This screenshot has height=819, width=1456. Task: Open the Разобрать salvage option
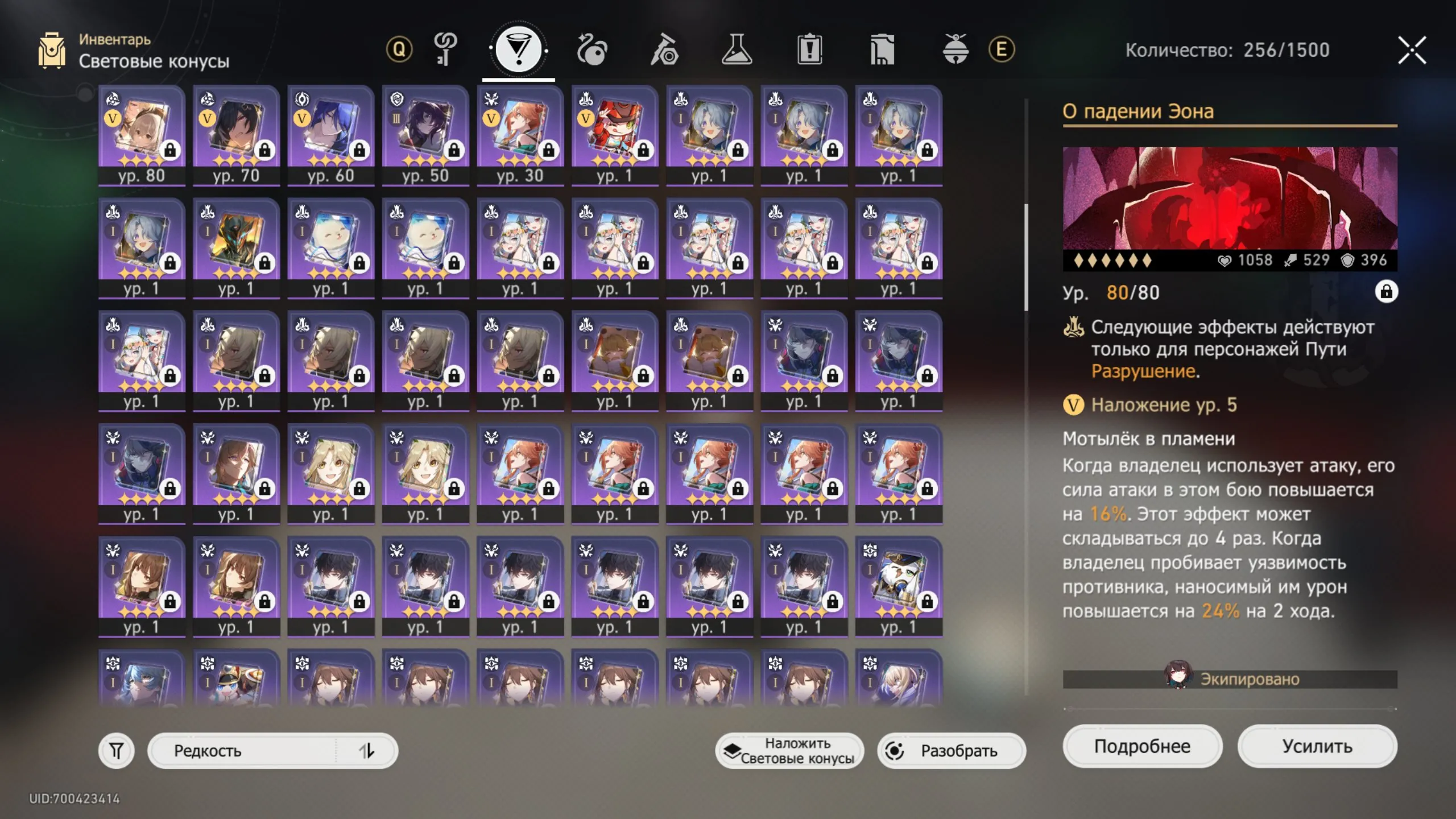coord(952,751)
